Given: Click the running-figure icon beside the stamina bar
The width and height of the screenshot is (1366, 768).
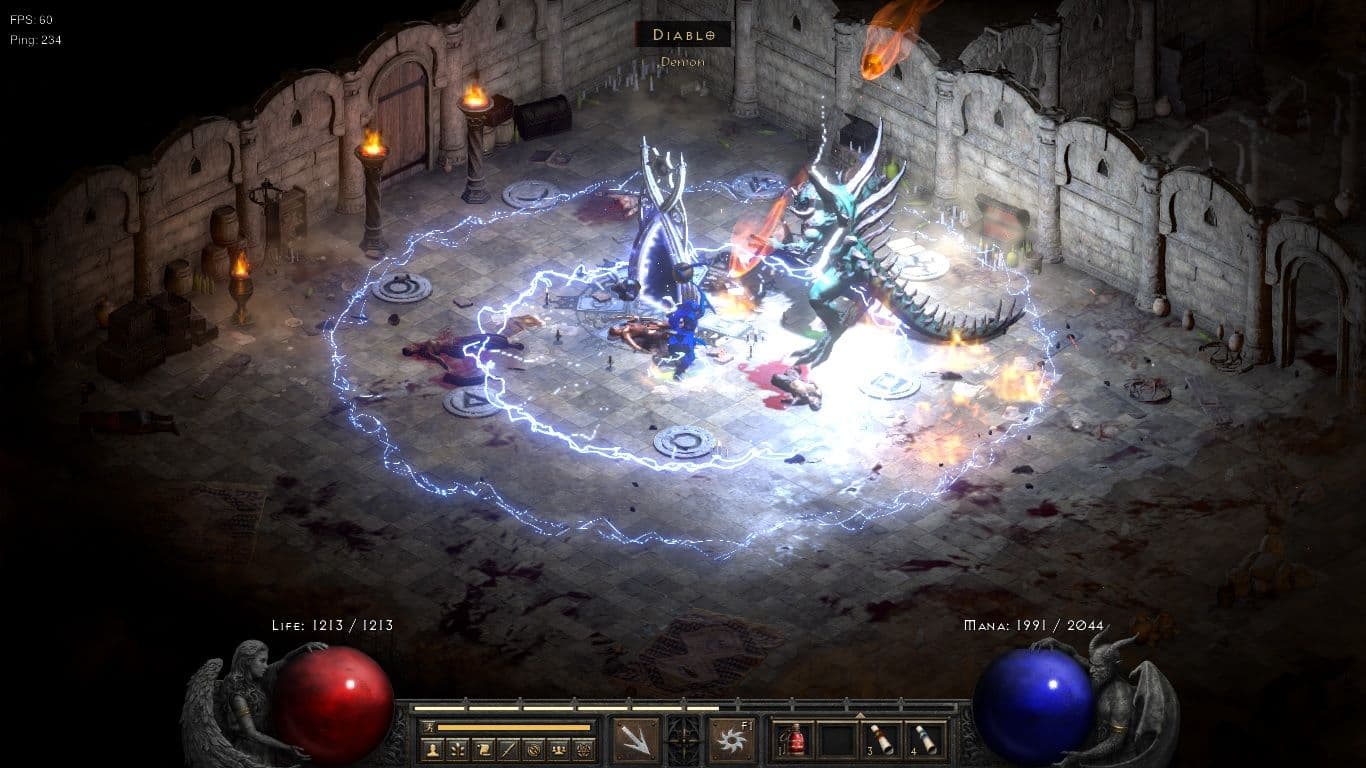Looking at the screenshot, I should [431, 727].
